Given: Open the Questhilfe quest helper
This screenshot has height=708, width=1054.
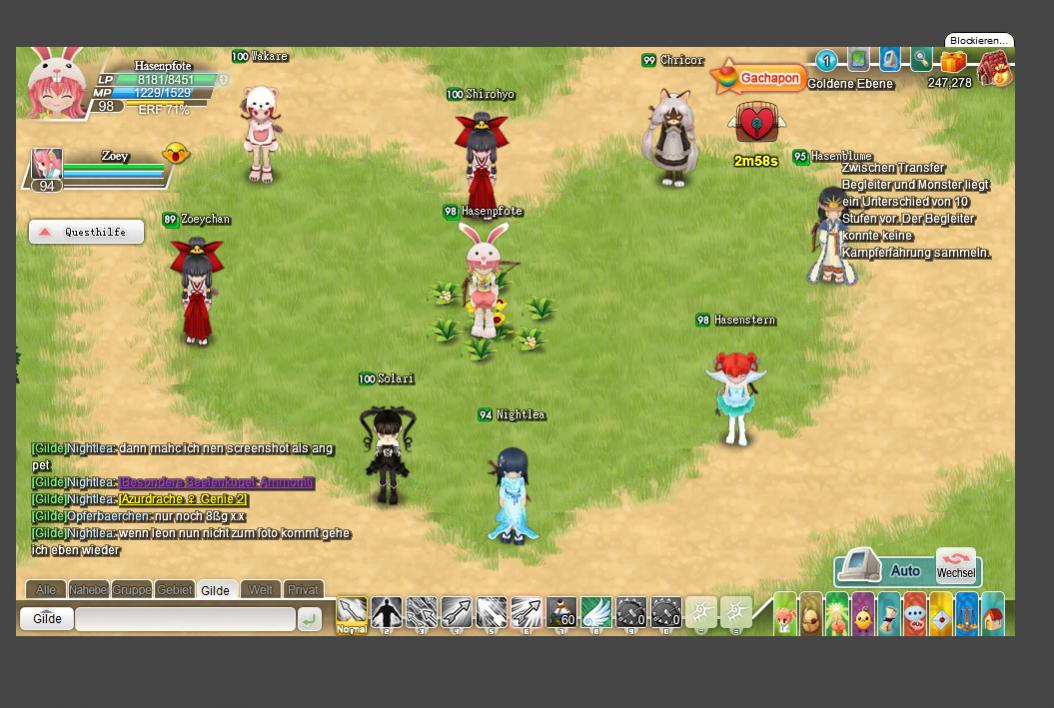Looking at the screenshot, I should (86, 232).
